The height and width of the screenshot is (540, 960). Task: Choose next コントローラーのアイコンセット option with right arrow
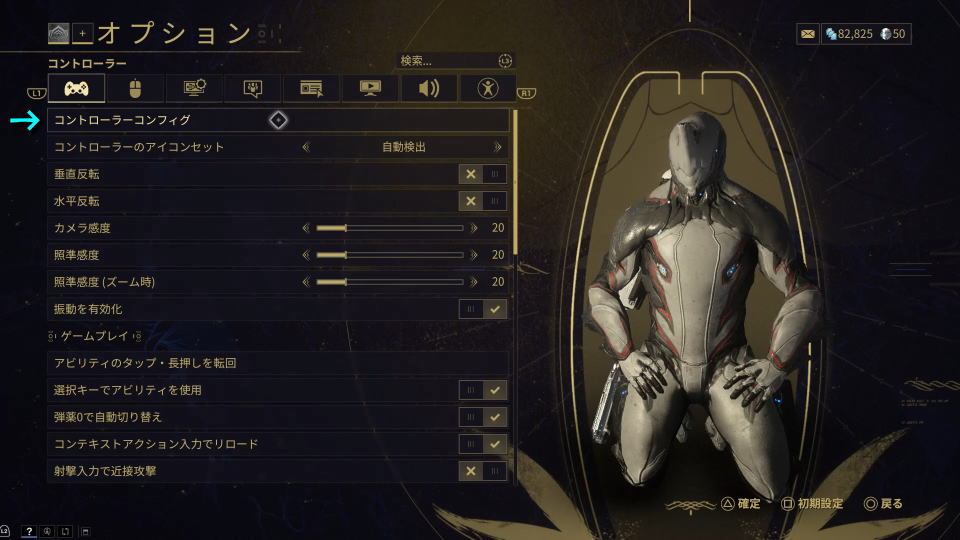(497, 147)
